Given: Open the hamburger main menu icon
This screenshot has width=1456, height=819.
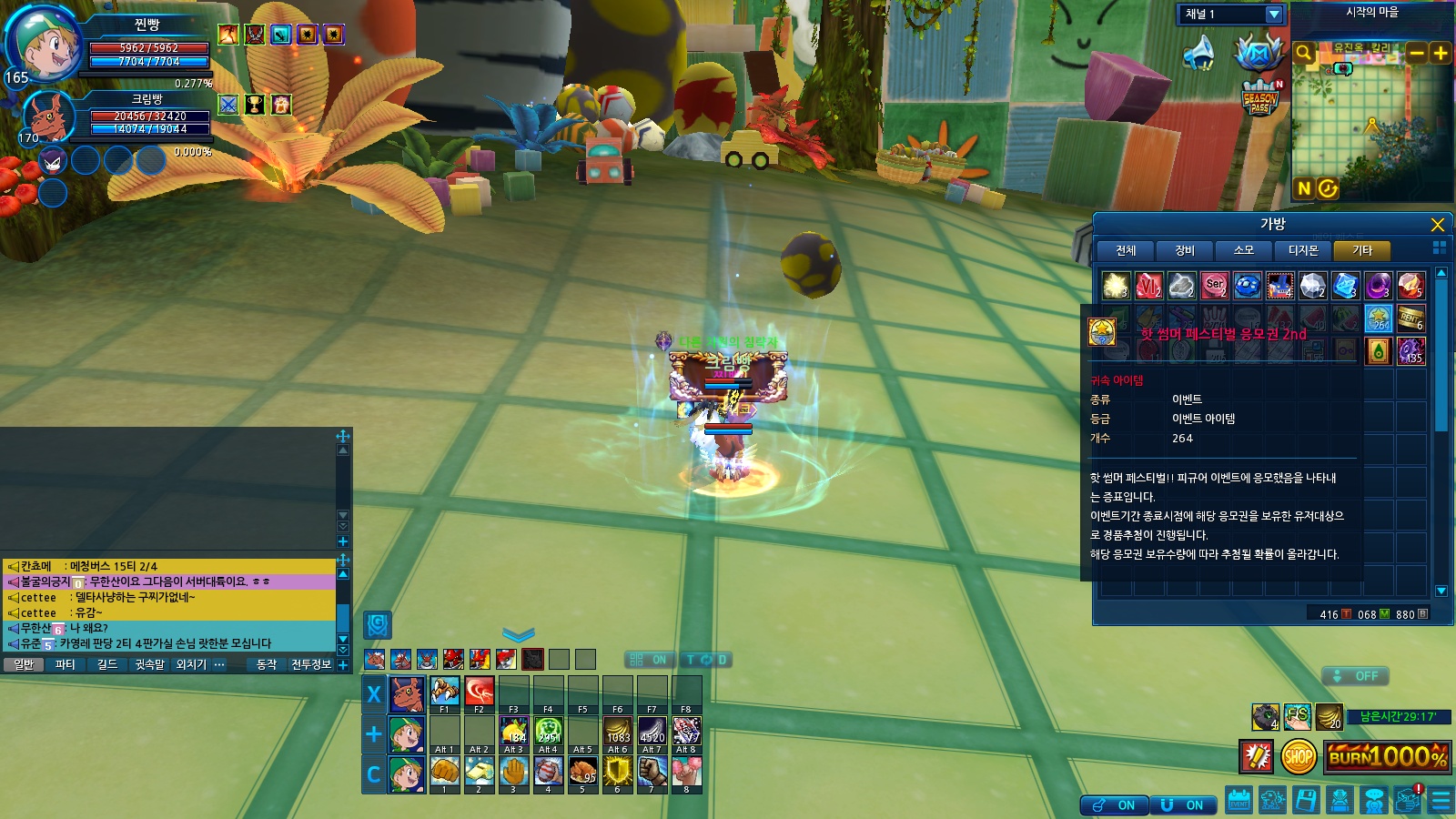Looking at the screenshot, I should (x=1441, y=801).
